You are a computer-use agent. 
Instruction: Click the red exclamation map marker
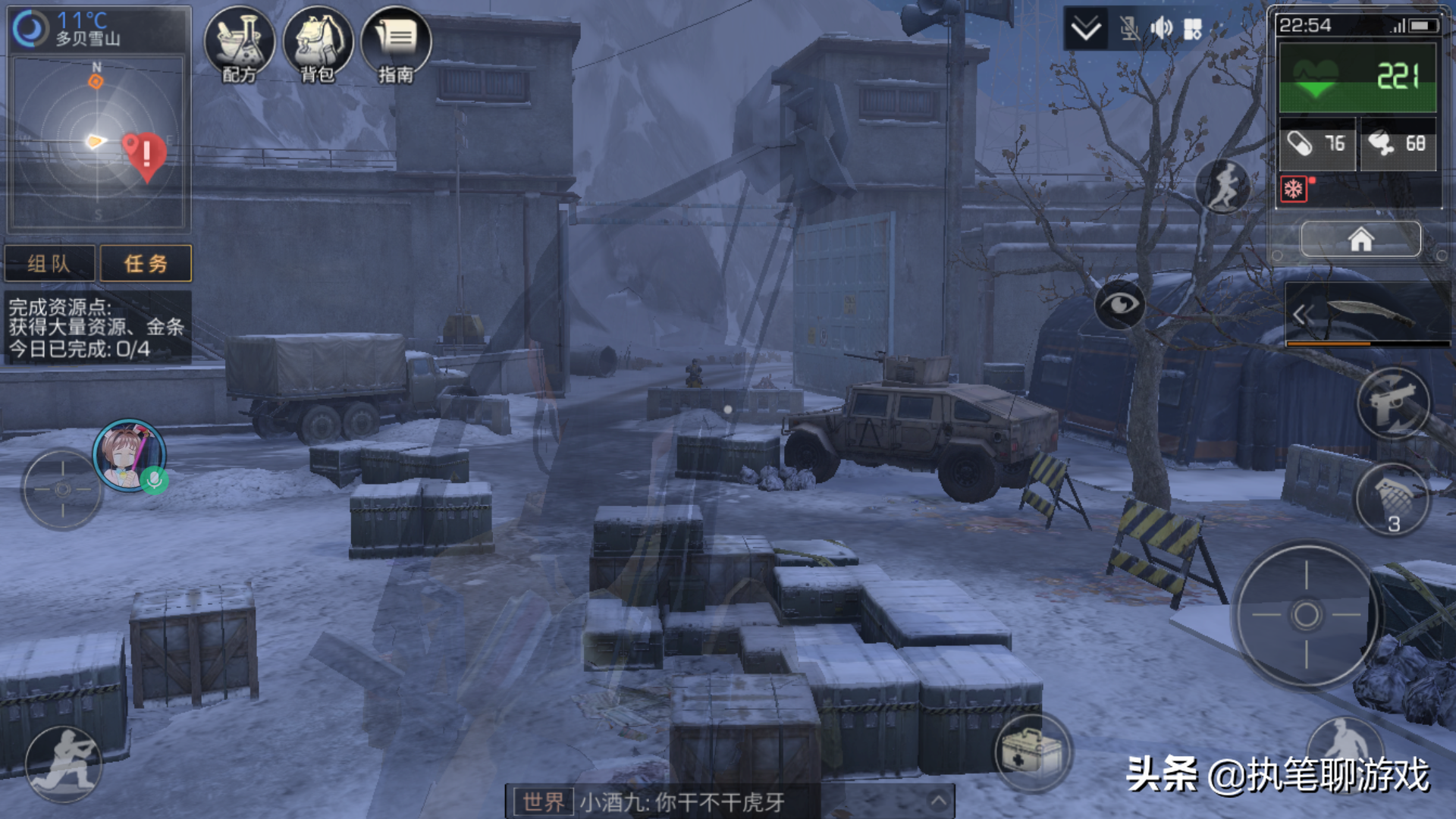tap(146, 155)
